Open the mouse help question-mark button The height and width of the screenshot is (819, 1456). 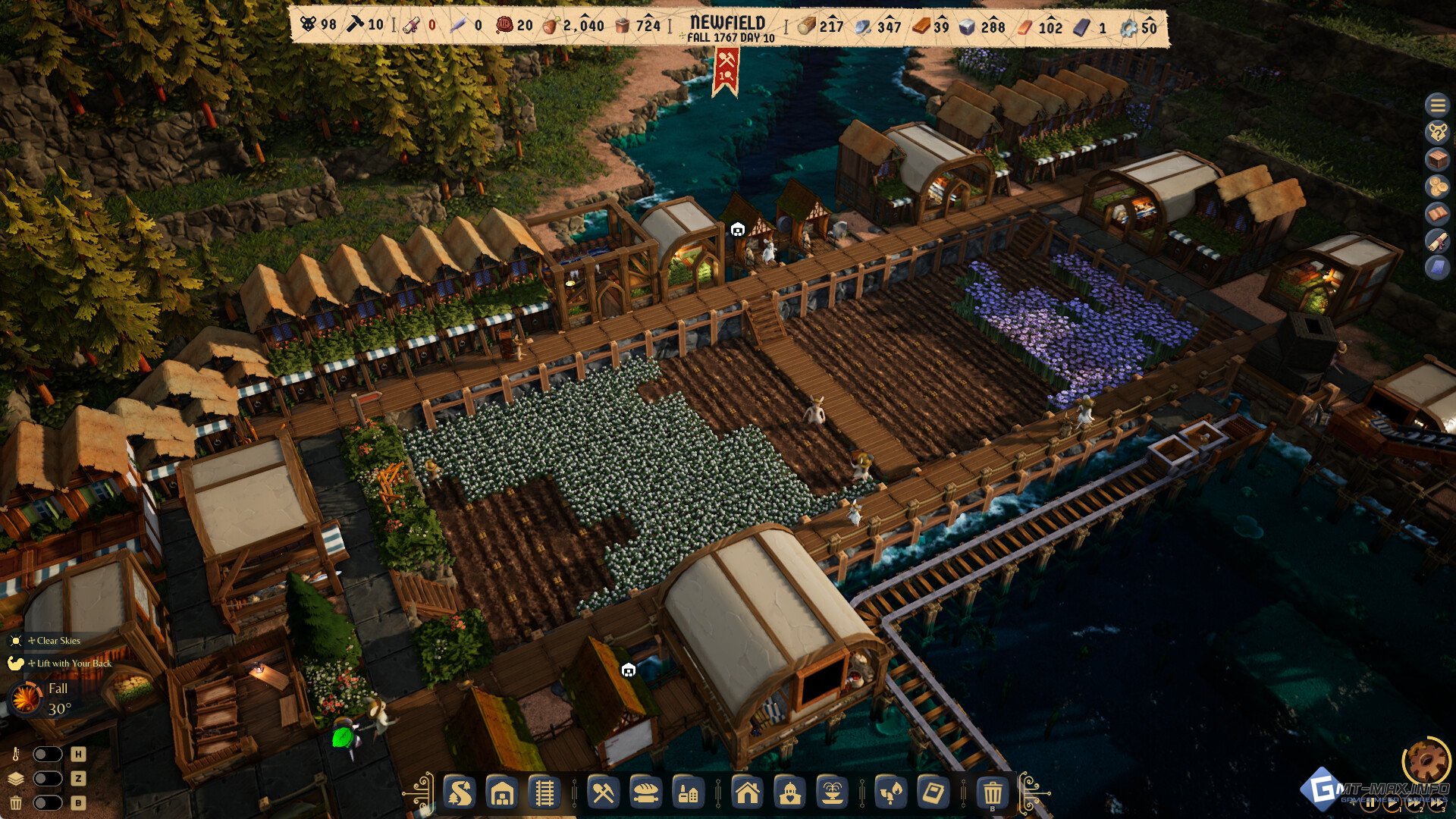(x=1437, y=132)
